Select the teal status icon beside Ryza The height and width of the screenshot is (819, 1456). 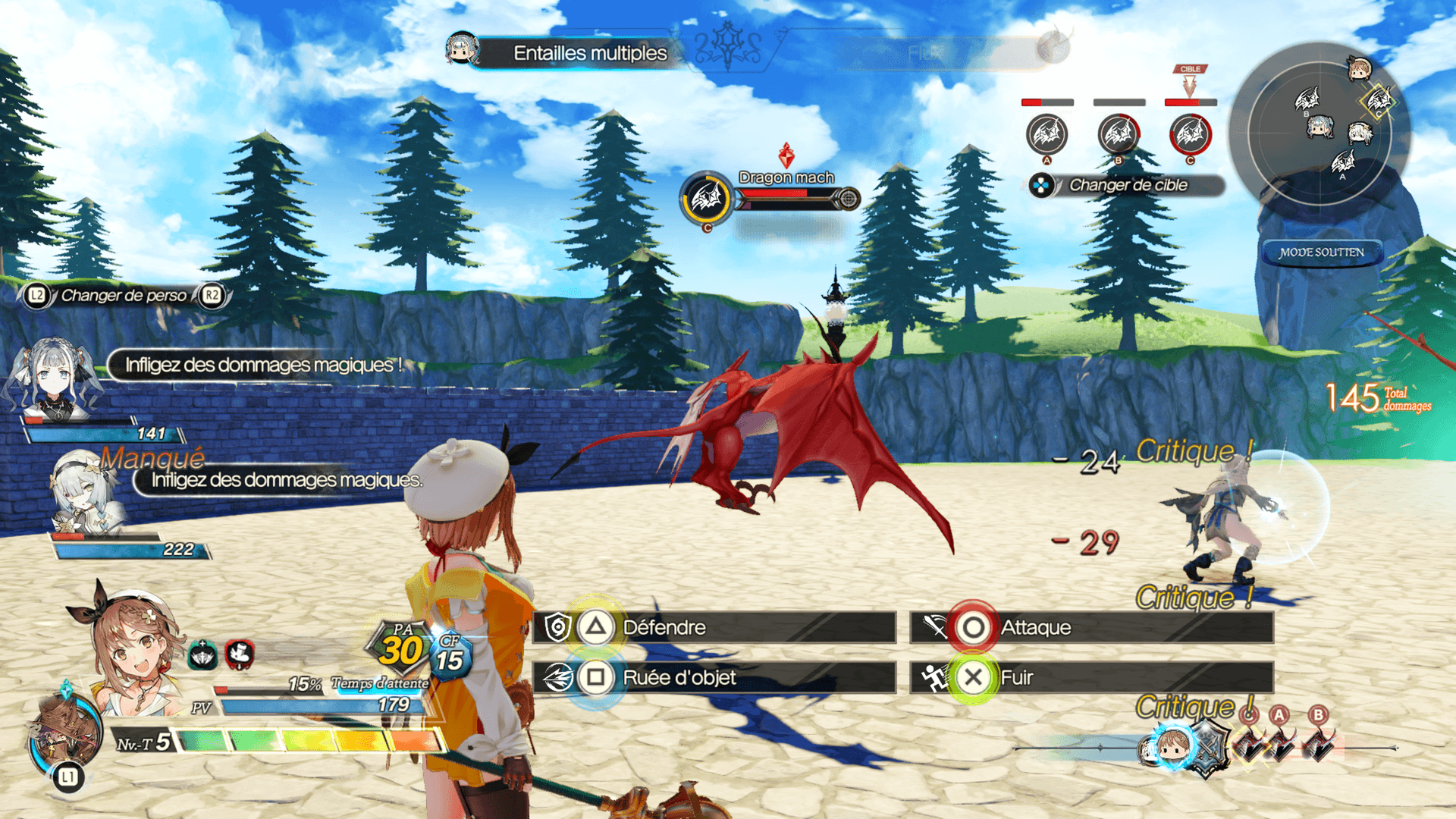(x=202, y=655)
